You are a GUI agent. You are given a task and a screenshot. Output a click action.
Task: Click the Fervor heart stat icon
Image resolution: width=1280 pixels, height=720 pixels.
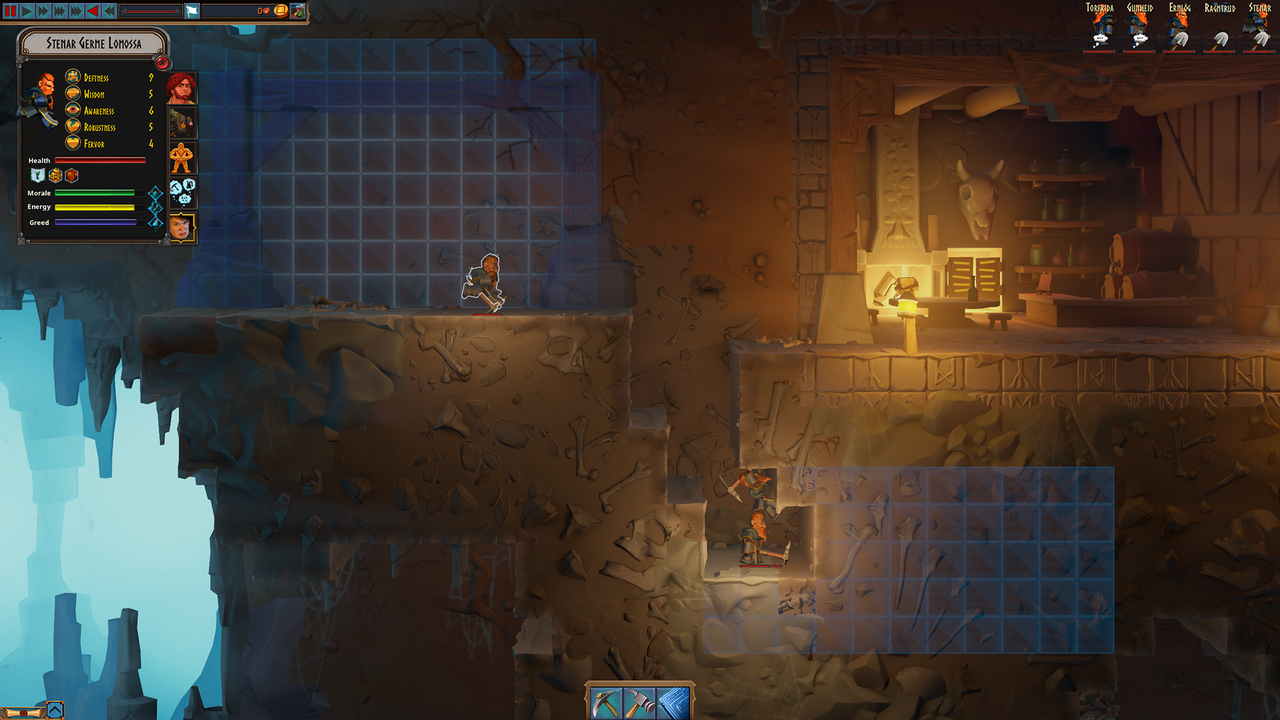pos(72,144)
